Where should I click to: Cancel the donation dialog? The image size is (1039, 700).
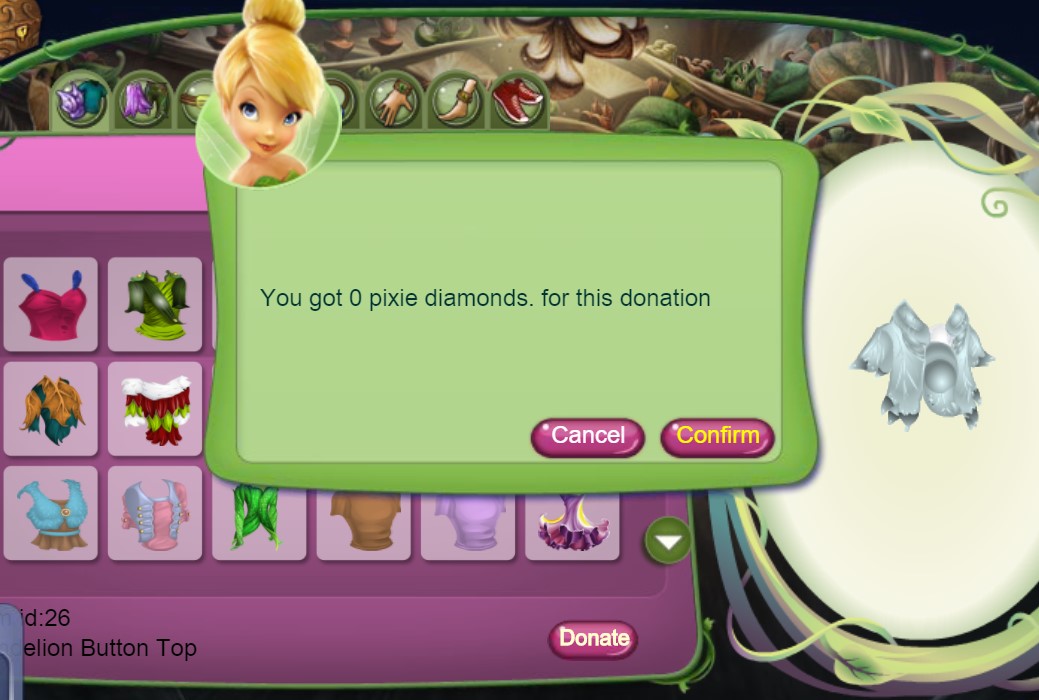[x=587, y=436]
